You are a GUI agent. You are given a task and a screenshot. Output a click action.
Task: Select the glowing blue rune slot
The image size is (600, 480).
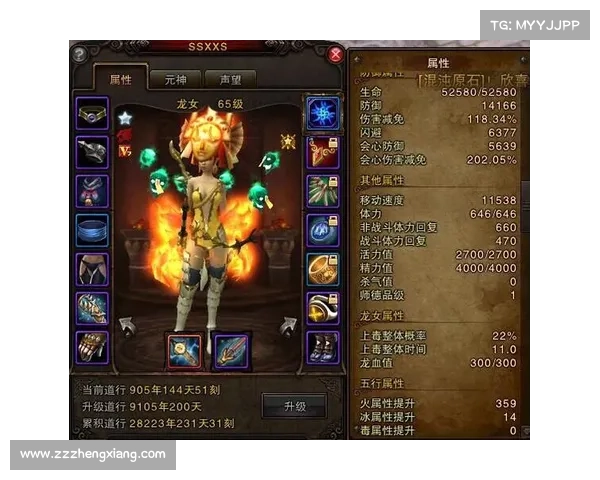point(322,112)
